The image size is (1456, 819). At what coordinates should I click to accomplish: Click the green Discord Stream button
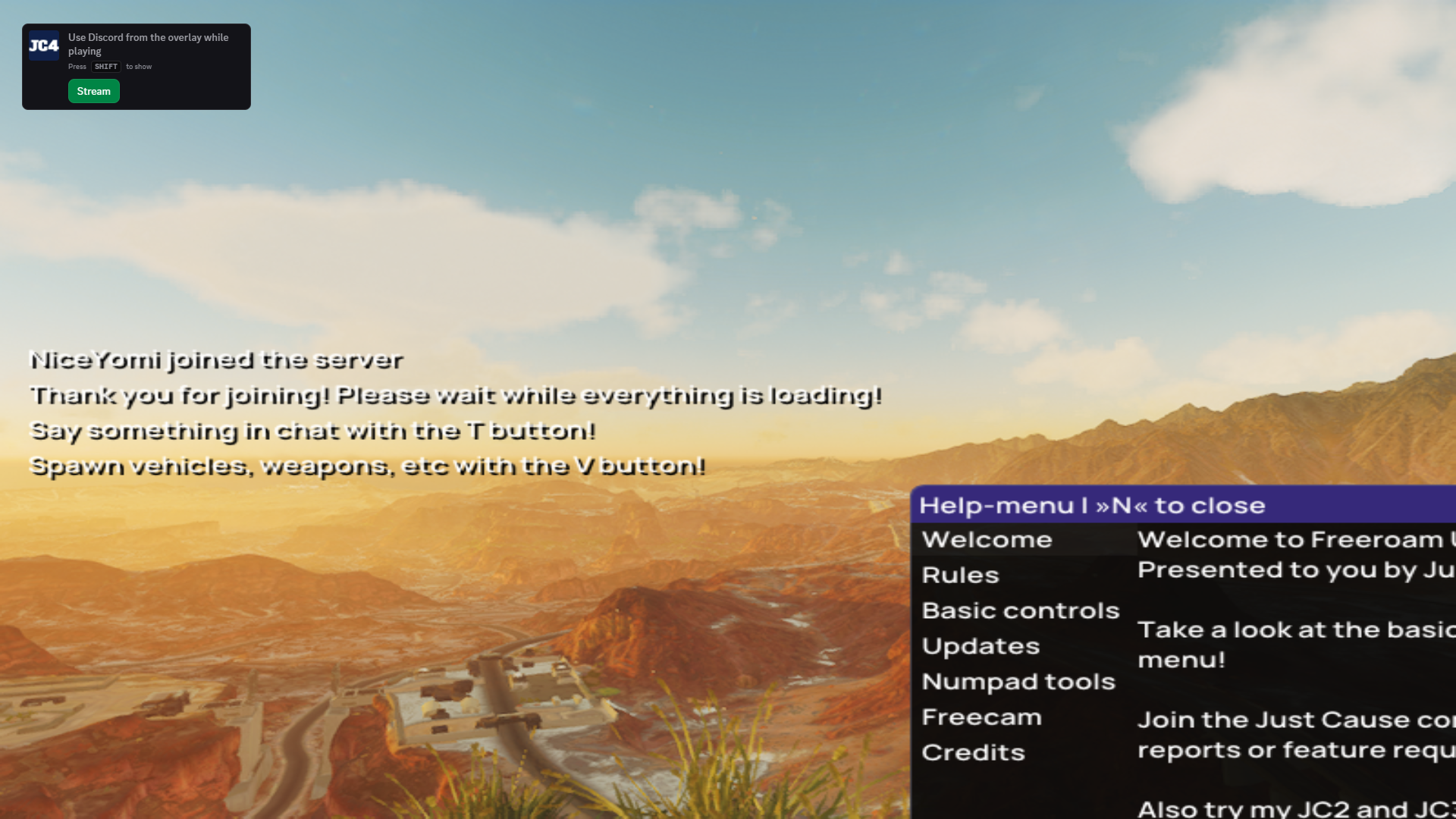pos(94,91)
